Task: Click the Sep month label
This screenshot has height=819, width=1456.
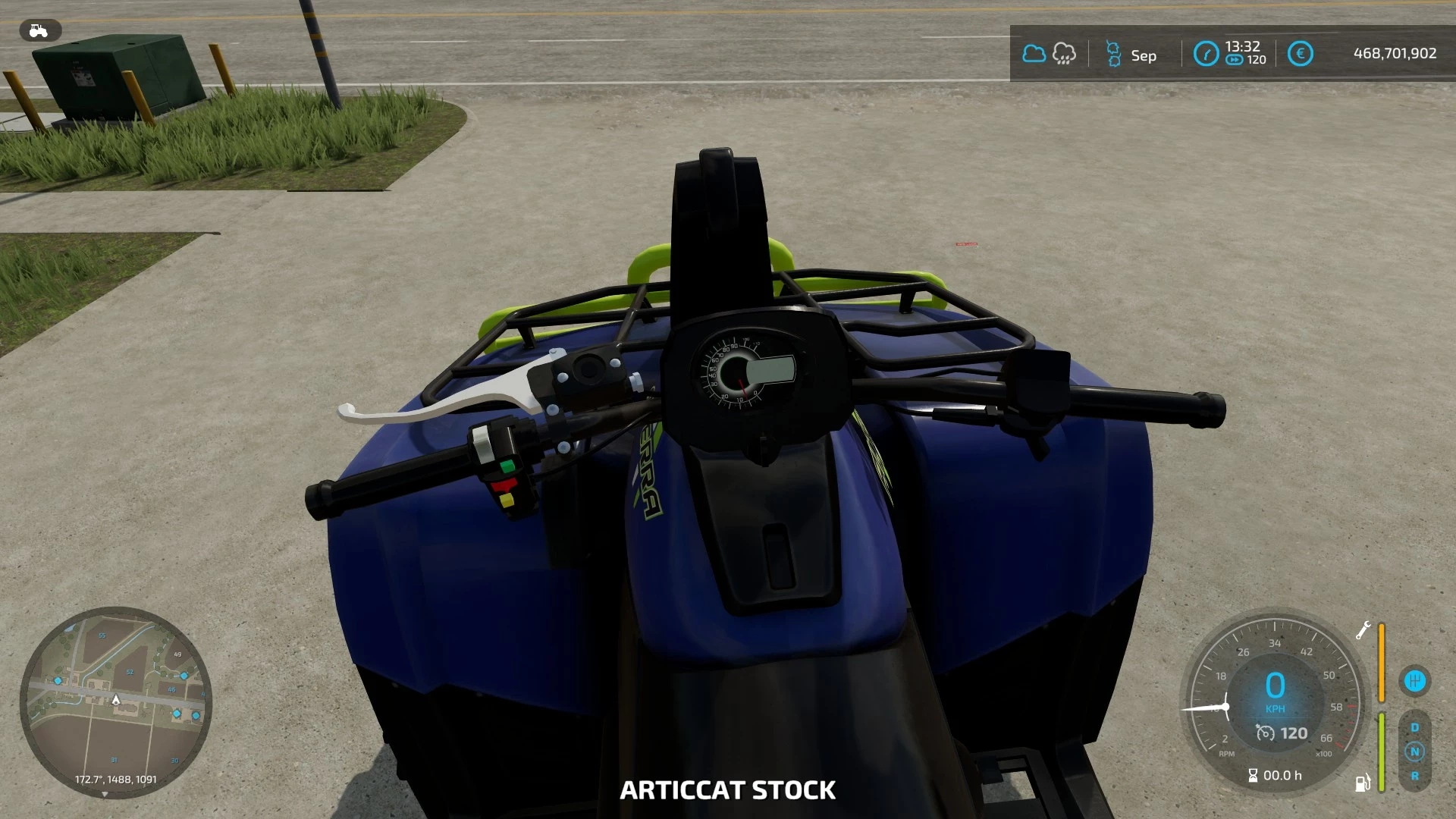Action: [x=1144, y=55]
